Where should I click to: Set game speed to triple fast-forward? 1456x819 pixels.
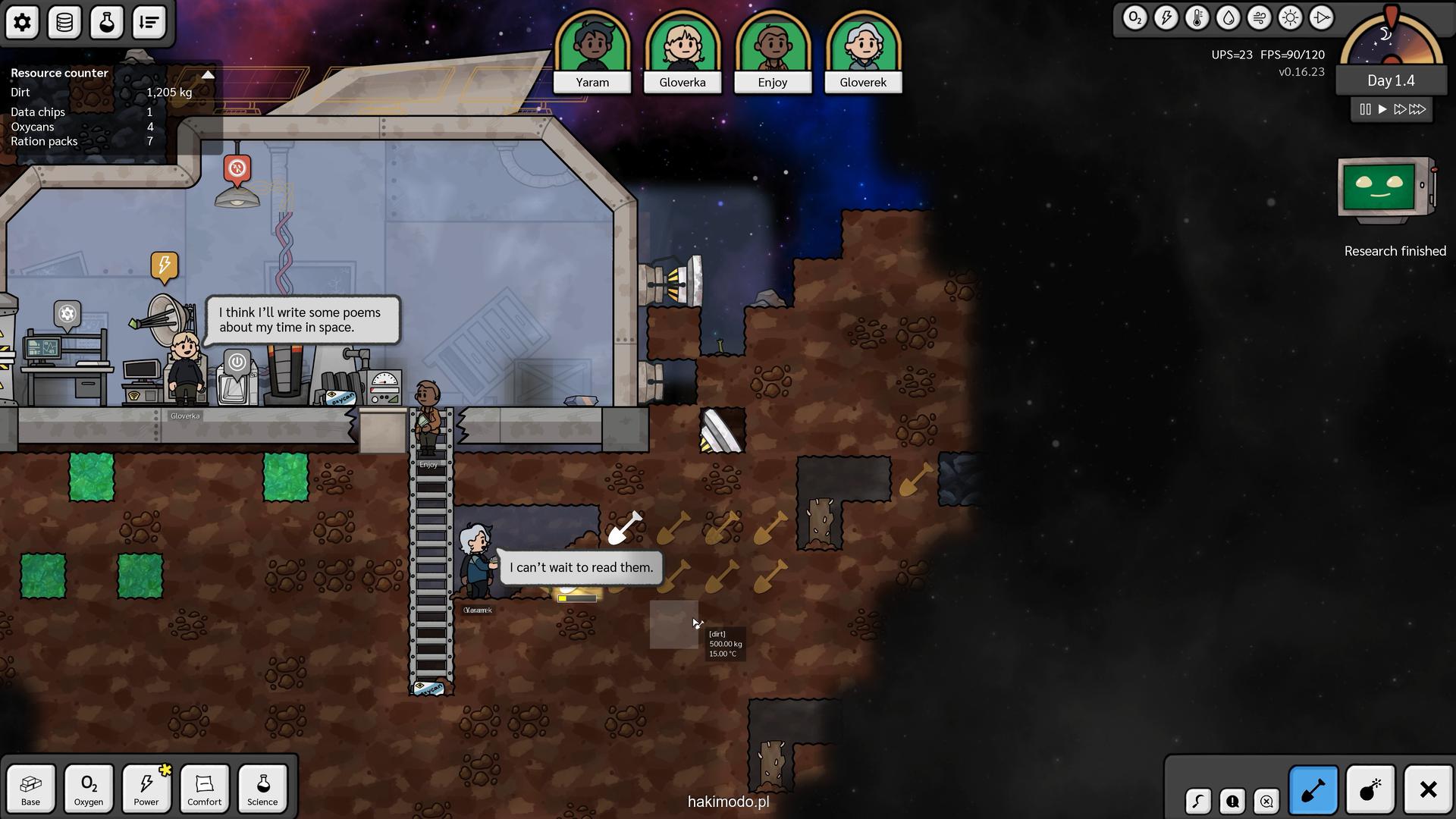[1417, 109]
